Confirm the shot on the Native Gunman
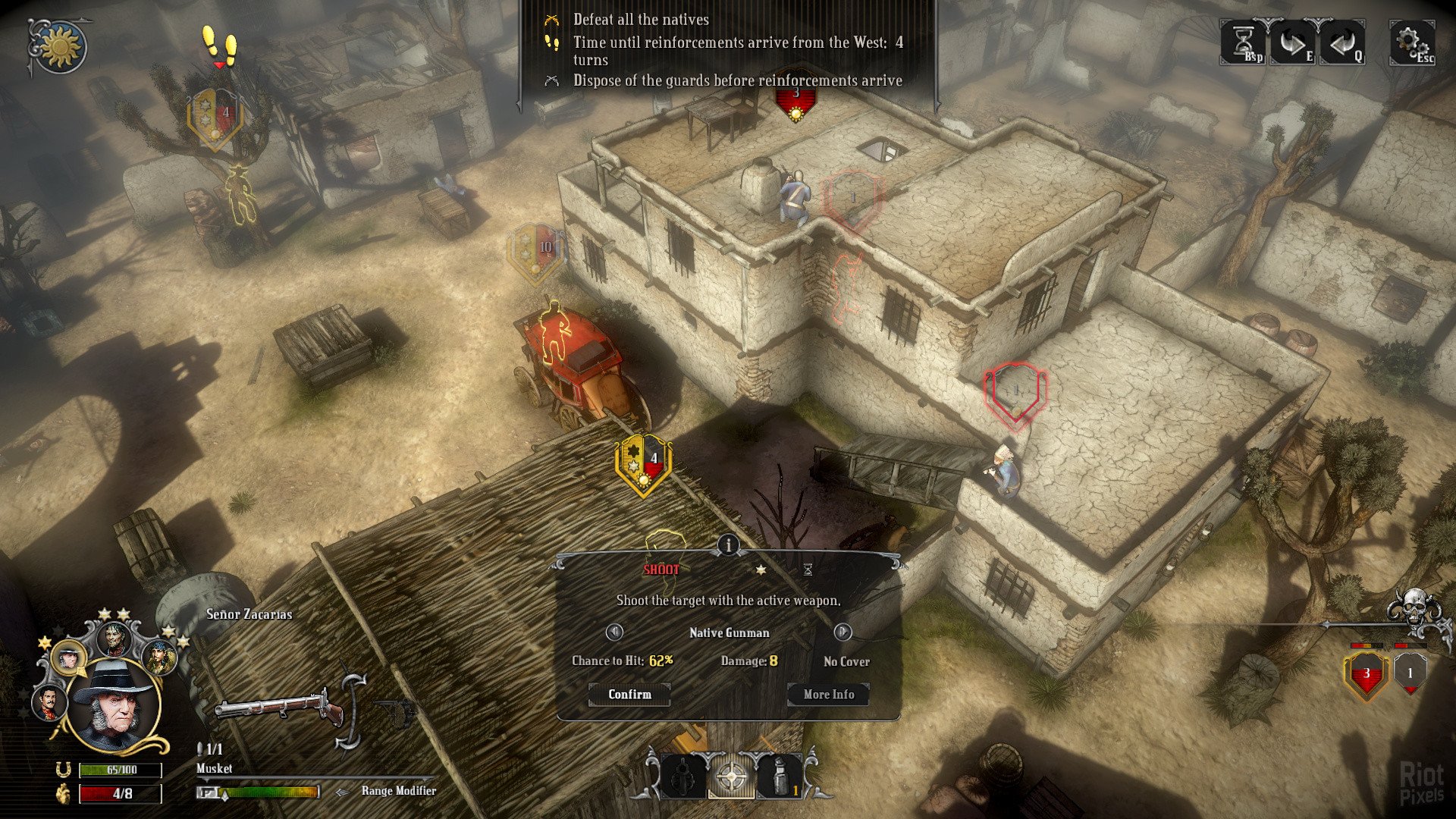This screenshot has height=819, width=1456. [629, 694]
